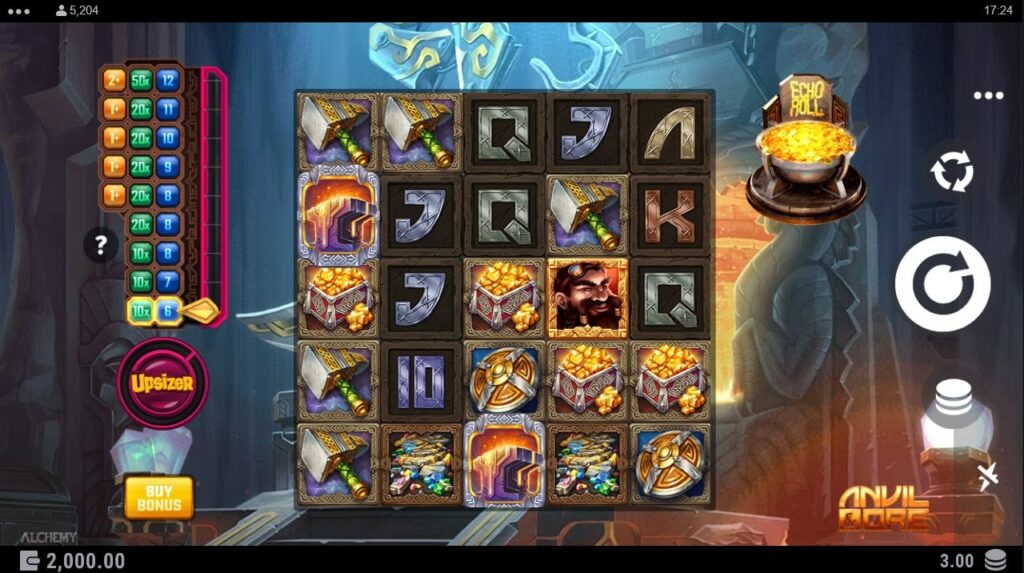The width and height of the screenshot is (1024, 573).
Task: Open the three-dot menu on the right side
Action: click(x=987, y=96)
